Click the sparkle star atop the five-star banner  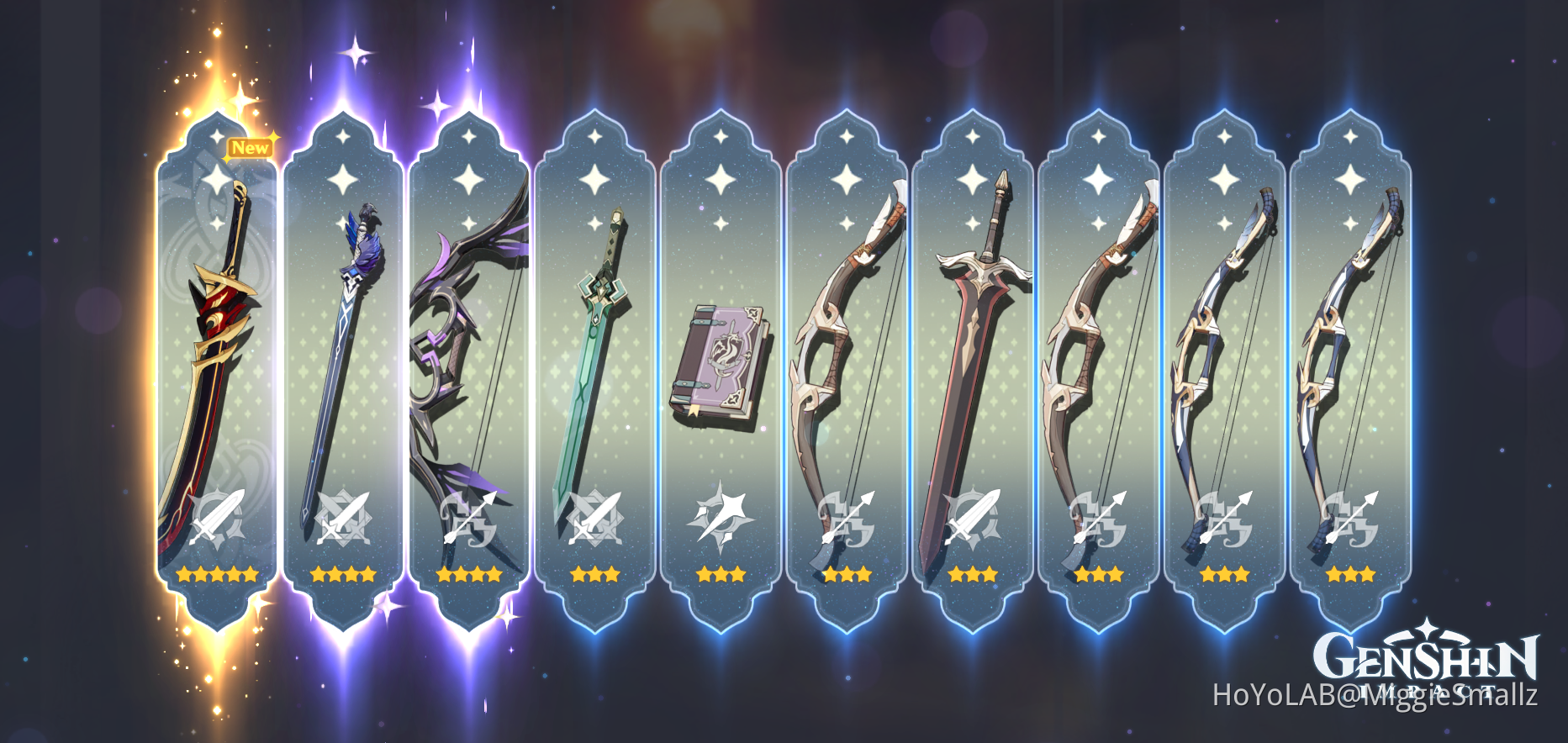215,137
